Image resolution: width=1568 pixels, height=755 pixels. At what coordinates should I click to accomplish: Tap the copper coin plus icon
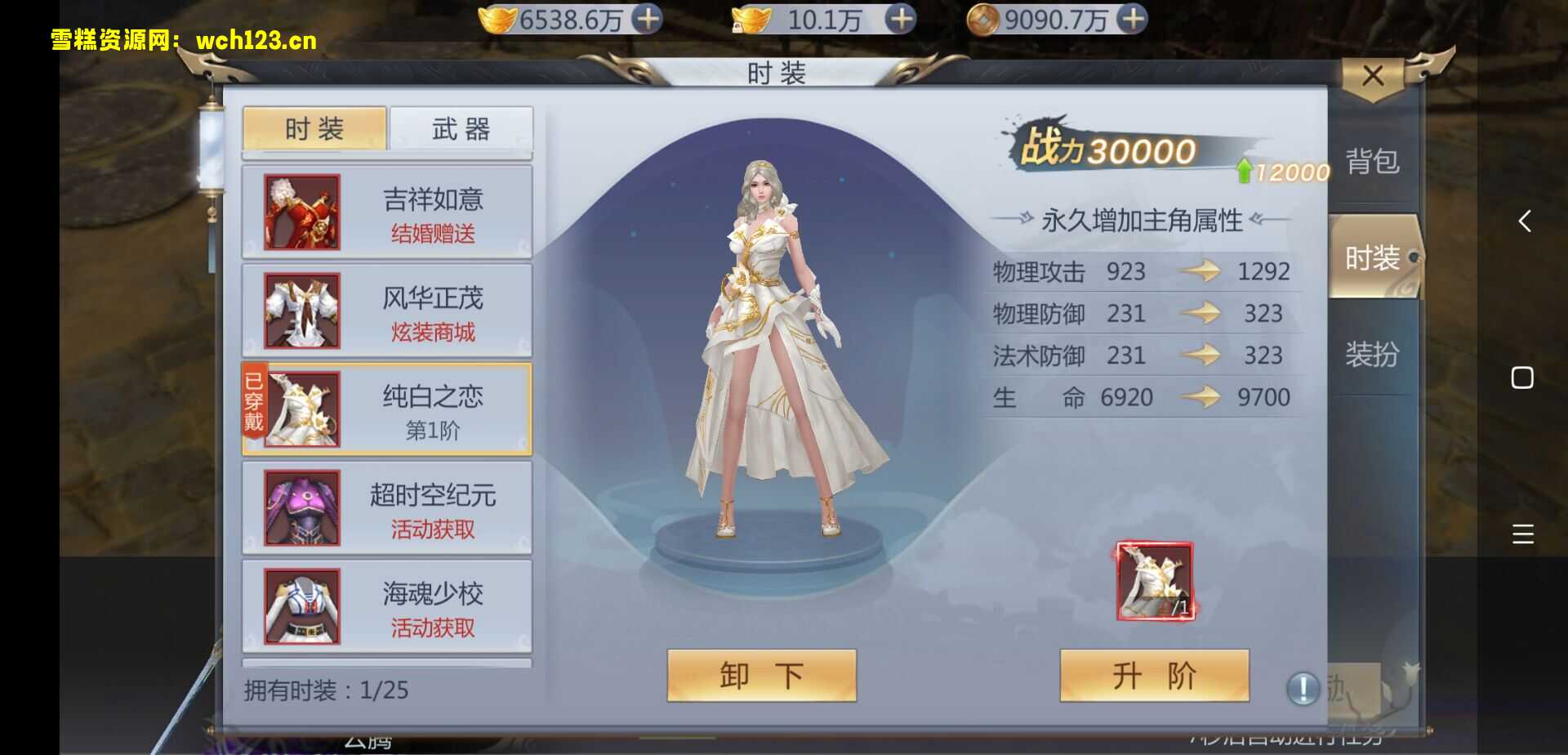tap(1133, 18)
